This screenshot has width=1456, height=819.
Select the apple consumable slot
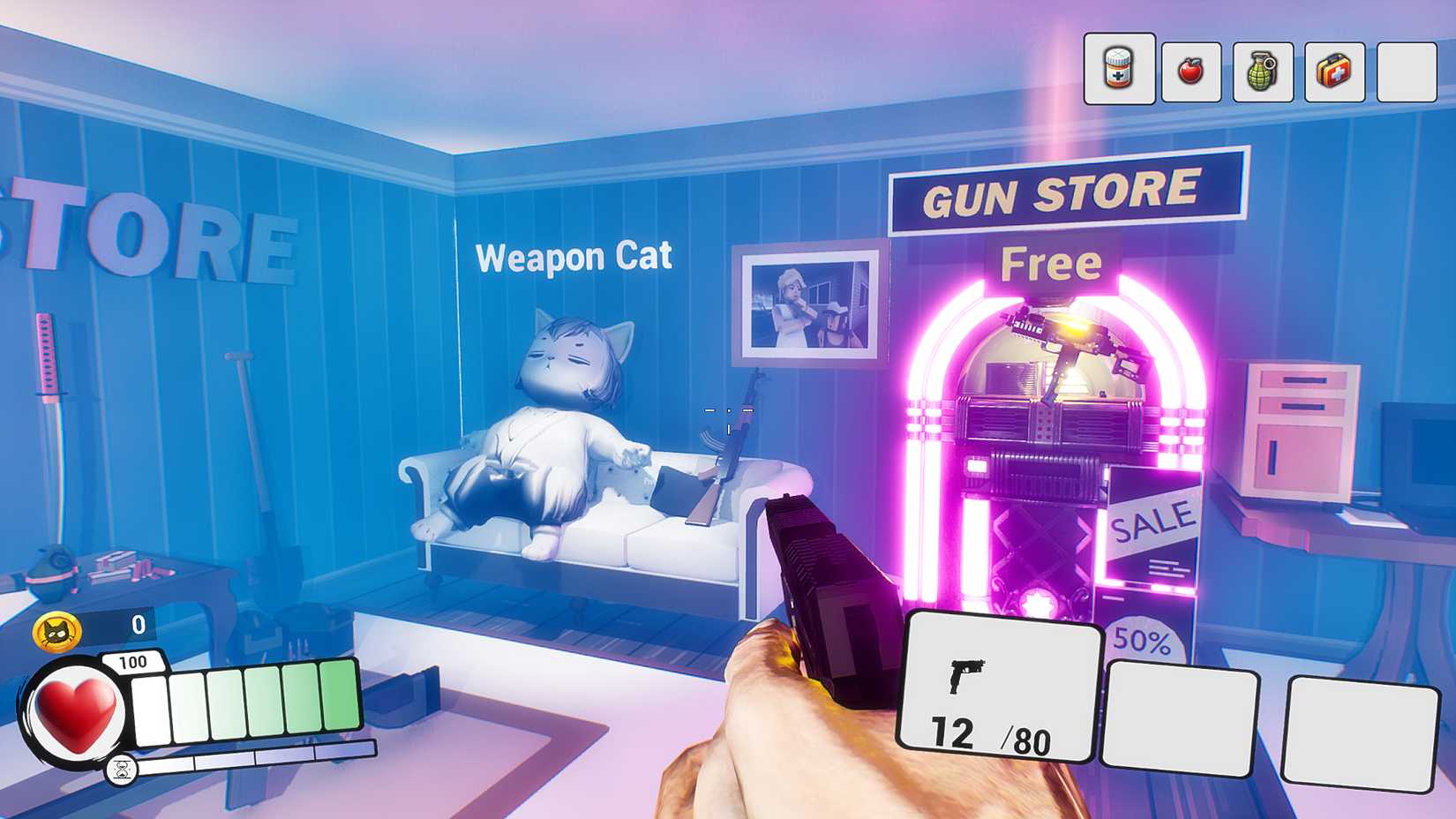[x=1190, y=72]
